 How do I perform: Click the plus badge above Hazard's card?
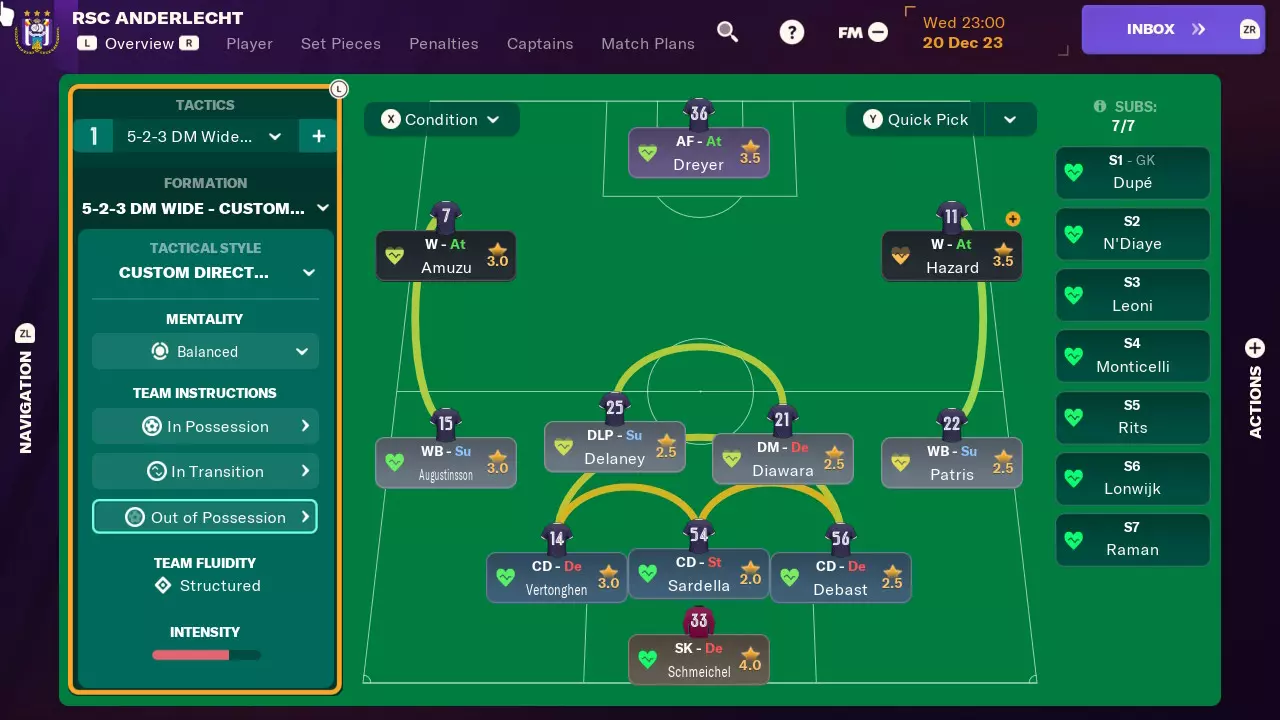1013,218
